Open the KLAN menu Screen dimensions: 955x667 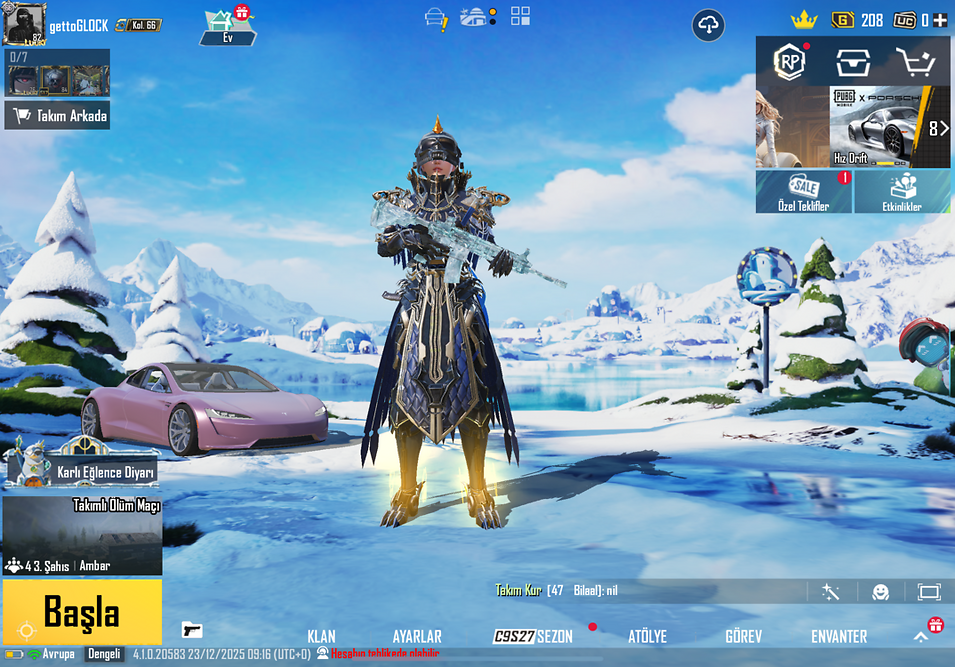(321, 636)
